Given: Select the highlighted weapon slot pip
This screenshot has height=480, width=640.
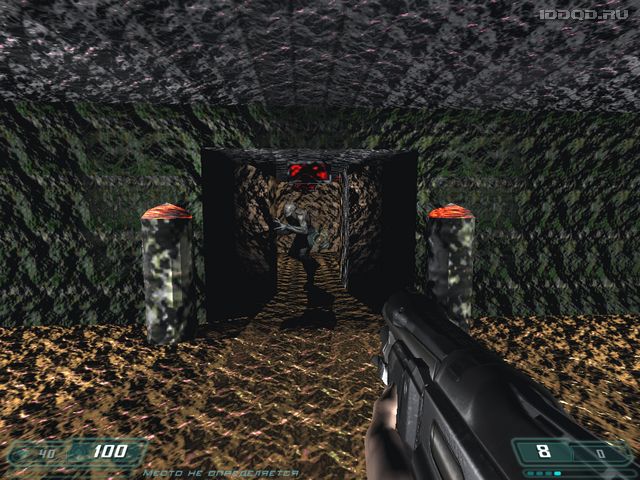Looking at the screenshot, I should coord(557,474).
